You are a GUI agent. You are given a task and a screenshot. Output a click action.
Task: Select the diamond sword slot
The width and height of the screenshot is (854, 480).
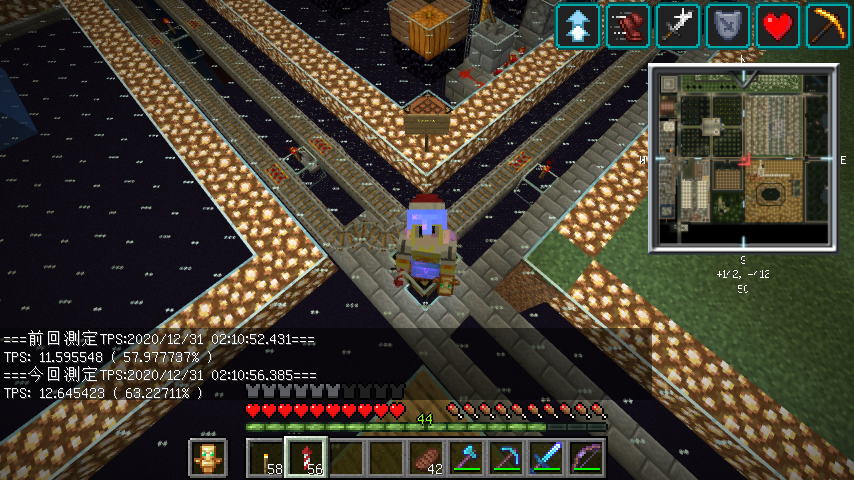click(546, 458)
